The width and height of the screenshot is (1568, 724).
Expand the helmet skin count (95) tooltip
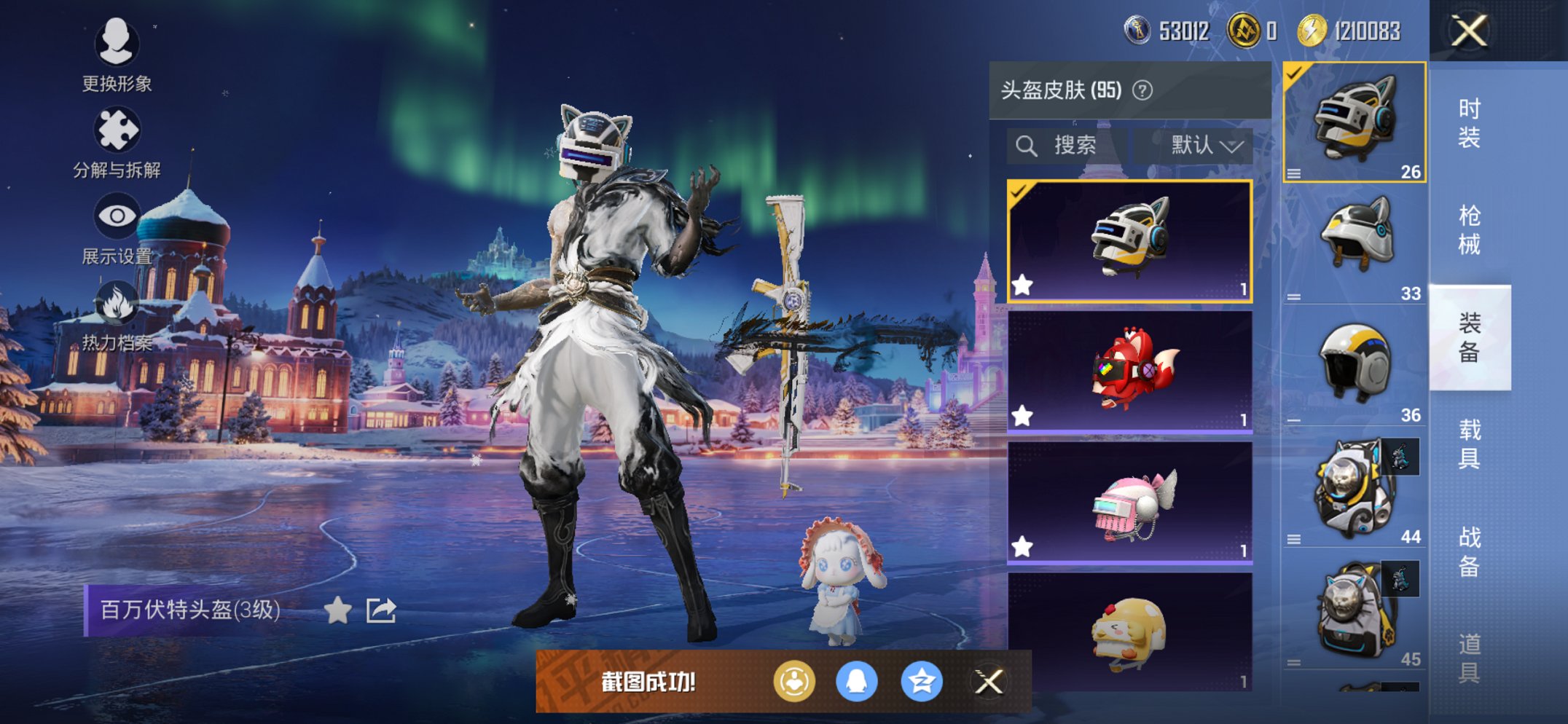pyautogui.click(x=1142, y=90)
